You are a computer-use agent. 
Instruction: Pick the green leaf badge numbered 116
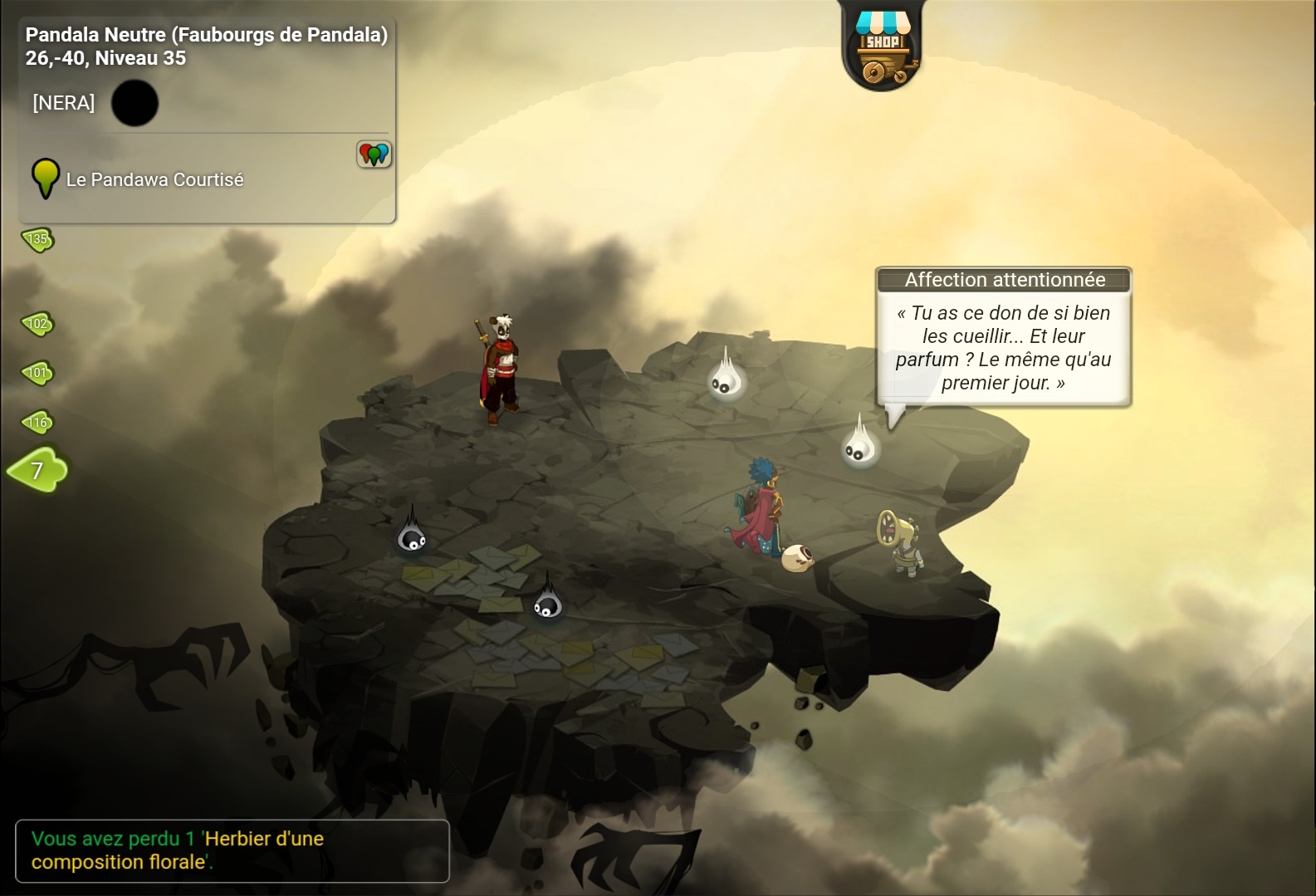[x=37, y=423]
